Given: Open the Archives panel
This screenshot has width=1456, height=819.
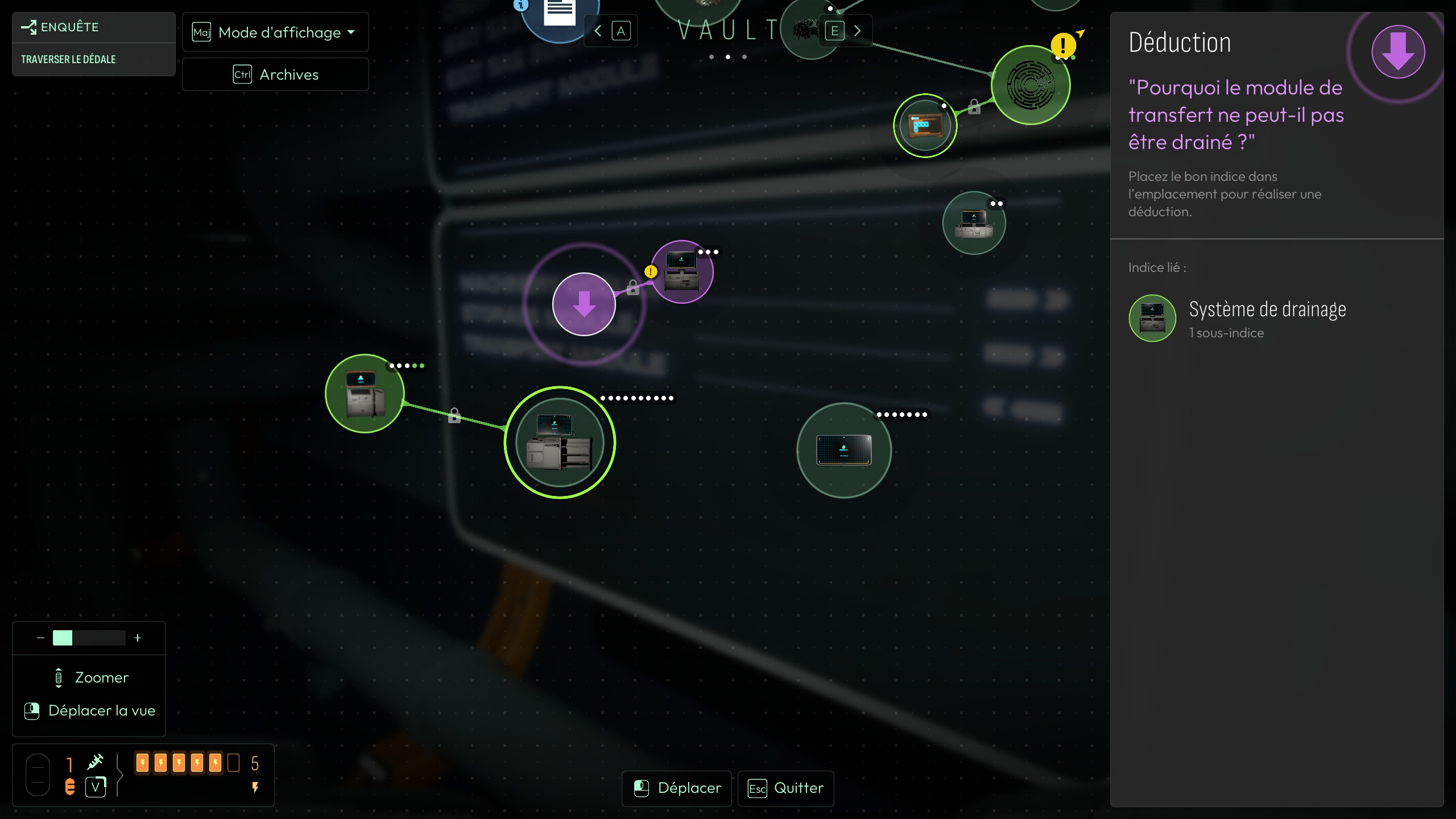Looking at the screenshot, I should pyautogui.click(x=275, y=75).
